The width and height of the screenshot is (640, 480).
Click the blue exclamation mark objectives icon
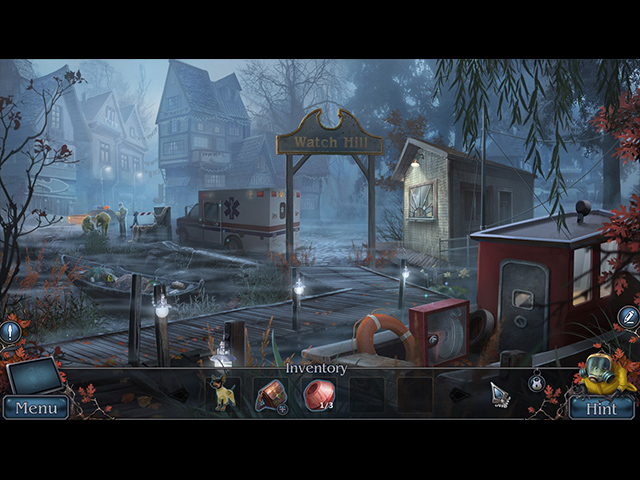11,329
